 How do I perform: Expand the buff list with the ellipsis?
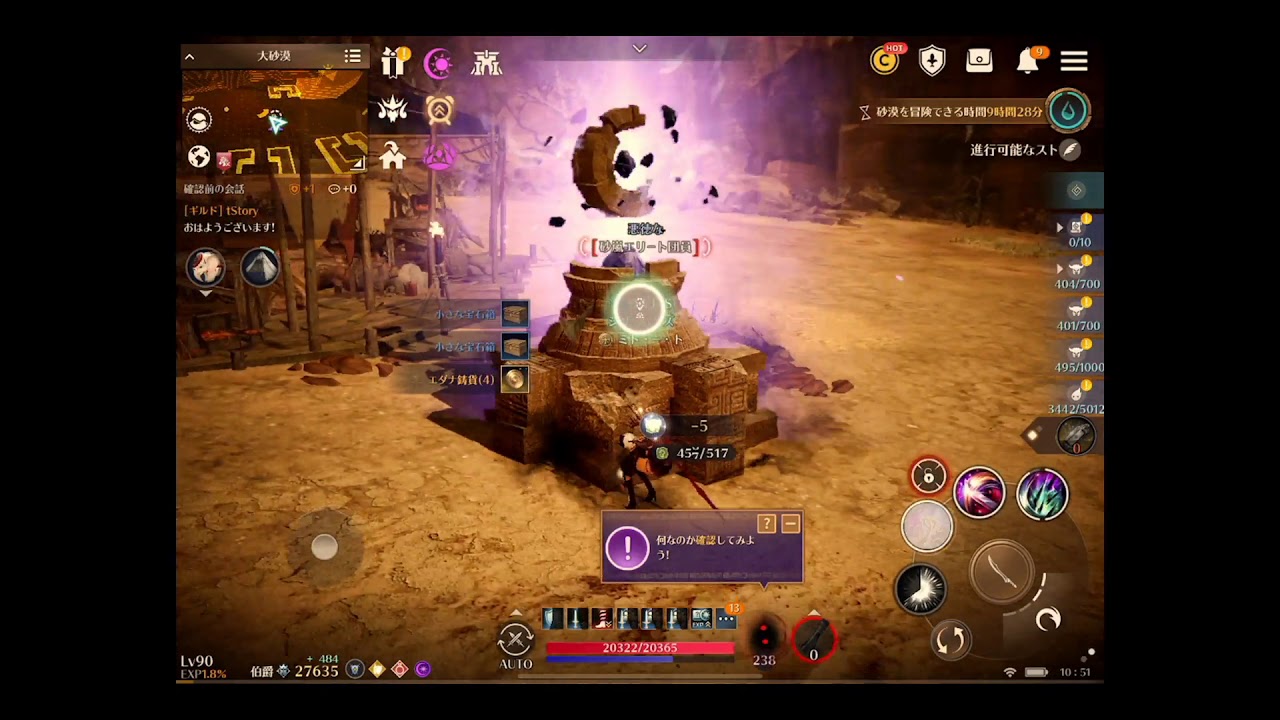(727, 620)
